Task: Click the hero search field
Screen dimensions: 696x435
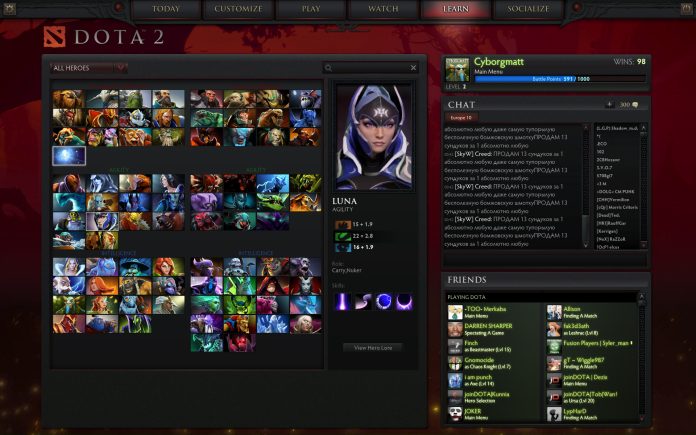Action: [370, 68]
